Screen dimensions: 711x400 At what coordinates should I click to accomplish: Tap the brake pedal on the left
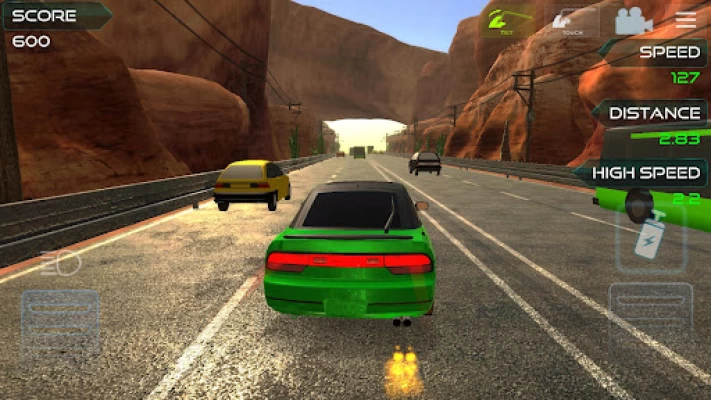coord(60,323)
